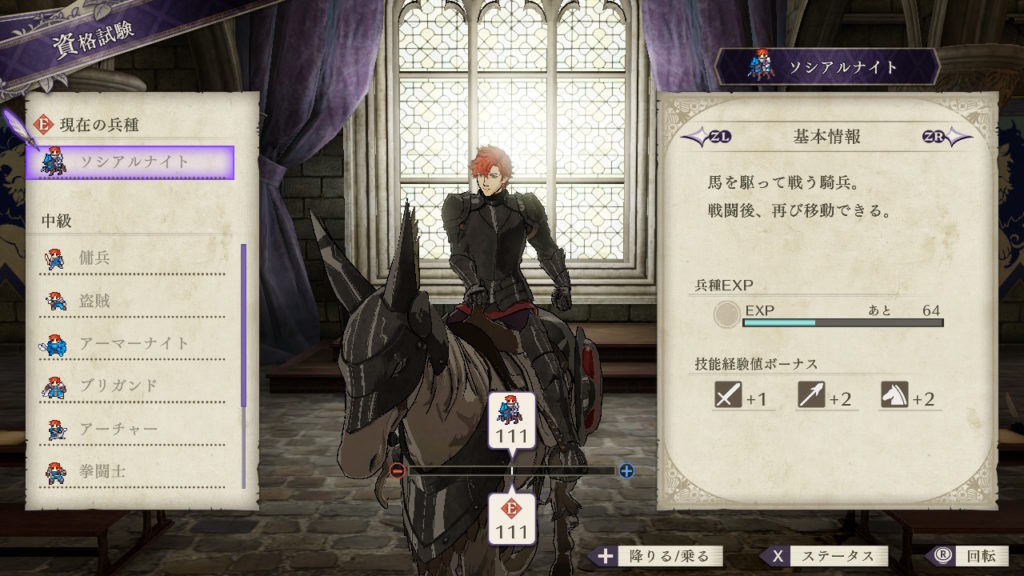1024x576 pixels.
Task: Activate the 回転 rotate control
Action: [960, 556]
